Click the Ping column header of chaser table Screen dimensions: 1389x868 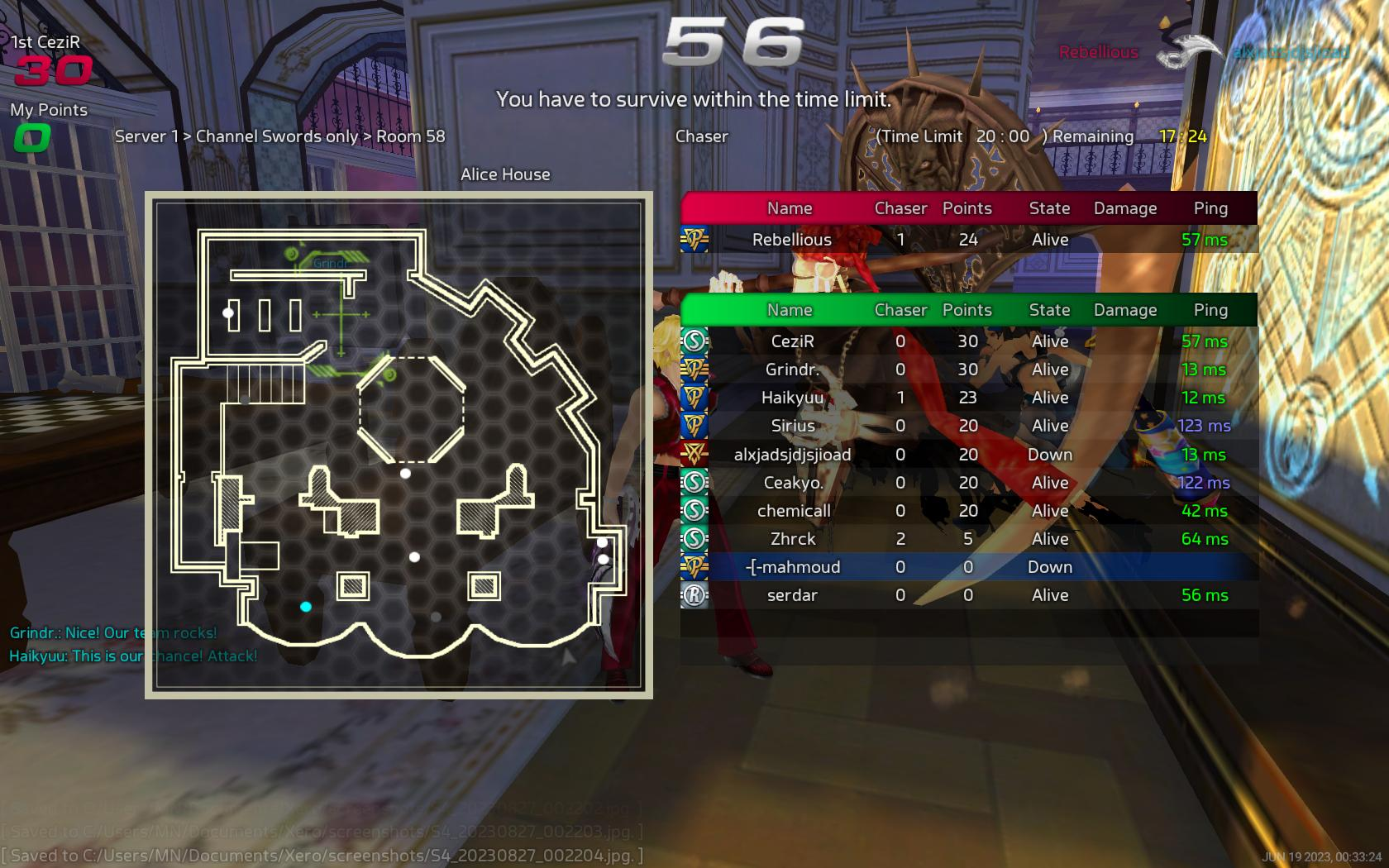coord(1210,208)
